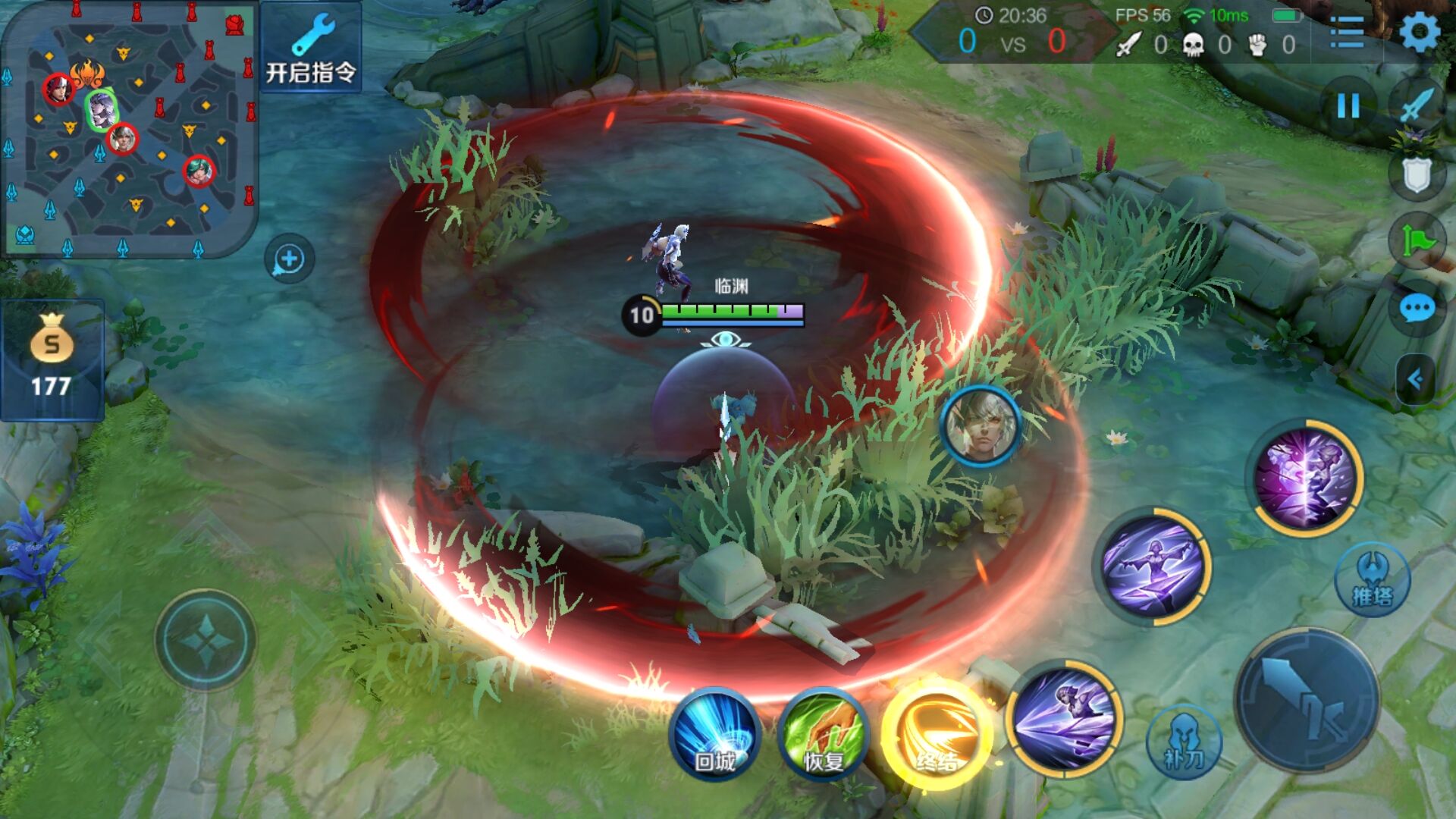Open the scoreboard list icon
The width and height of the screenshot is (1456, 819).
click(1347, 33)
